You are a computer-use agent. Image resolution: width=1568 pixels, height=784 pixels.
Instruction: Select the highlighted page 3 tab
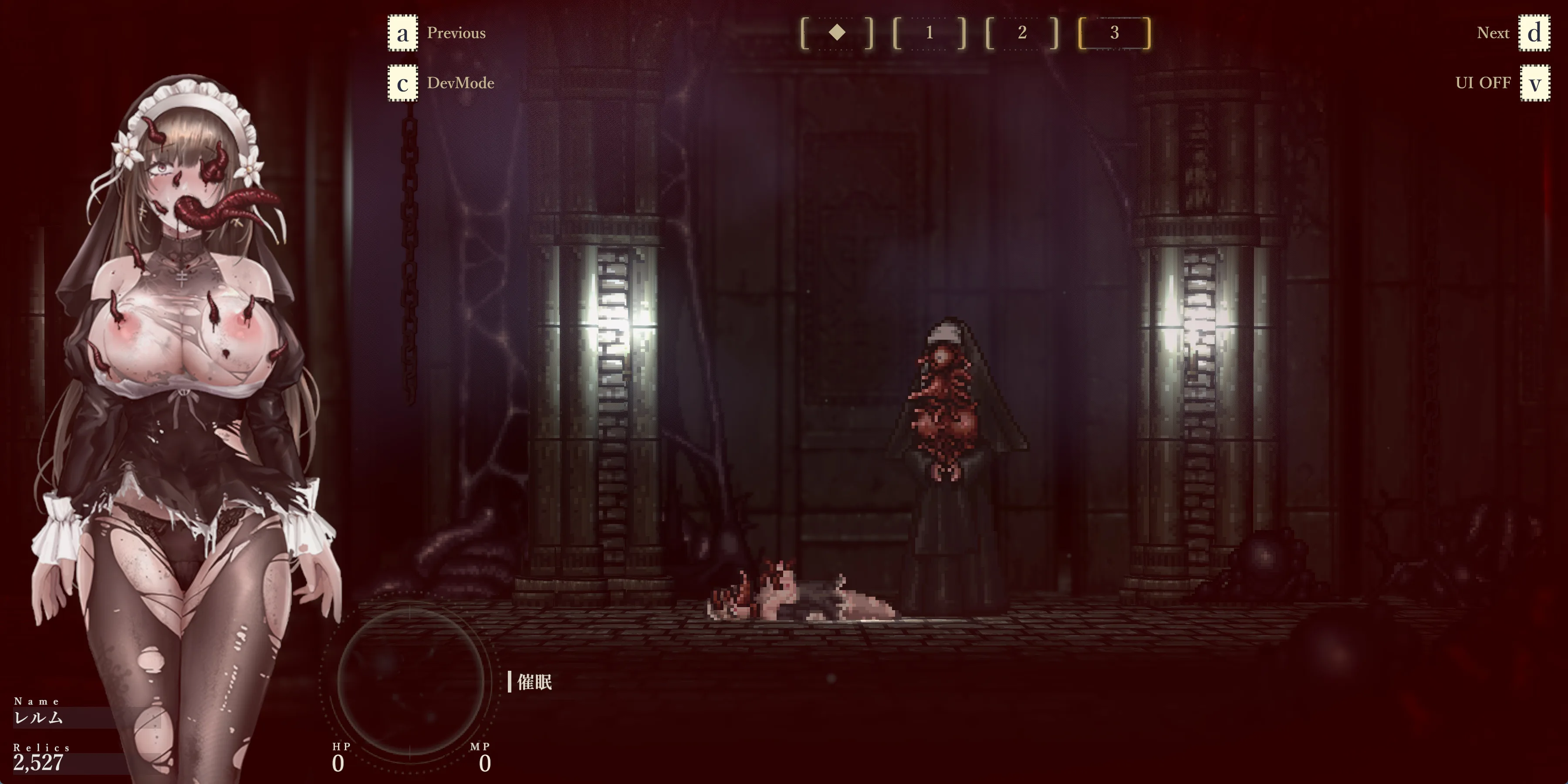(1114, 33)
